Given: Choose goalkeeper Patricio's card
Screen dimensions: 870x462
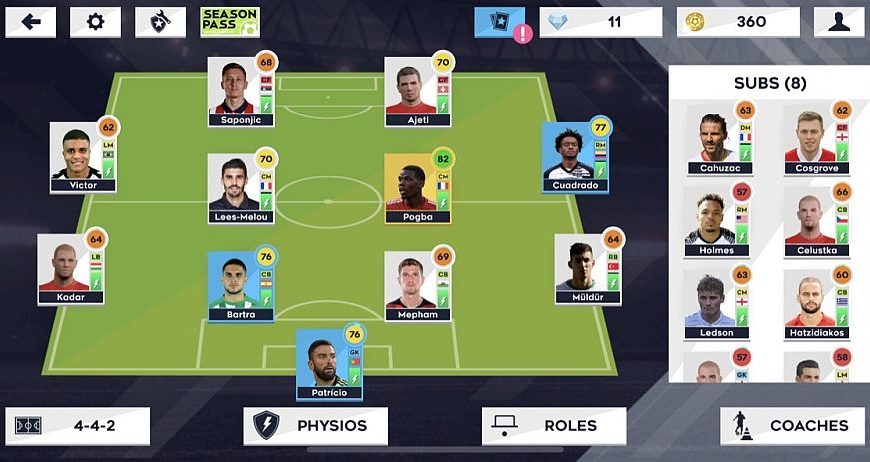Looking at the screenshot, I should [x=328, y=364].
